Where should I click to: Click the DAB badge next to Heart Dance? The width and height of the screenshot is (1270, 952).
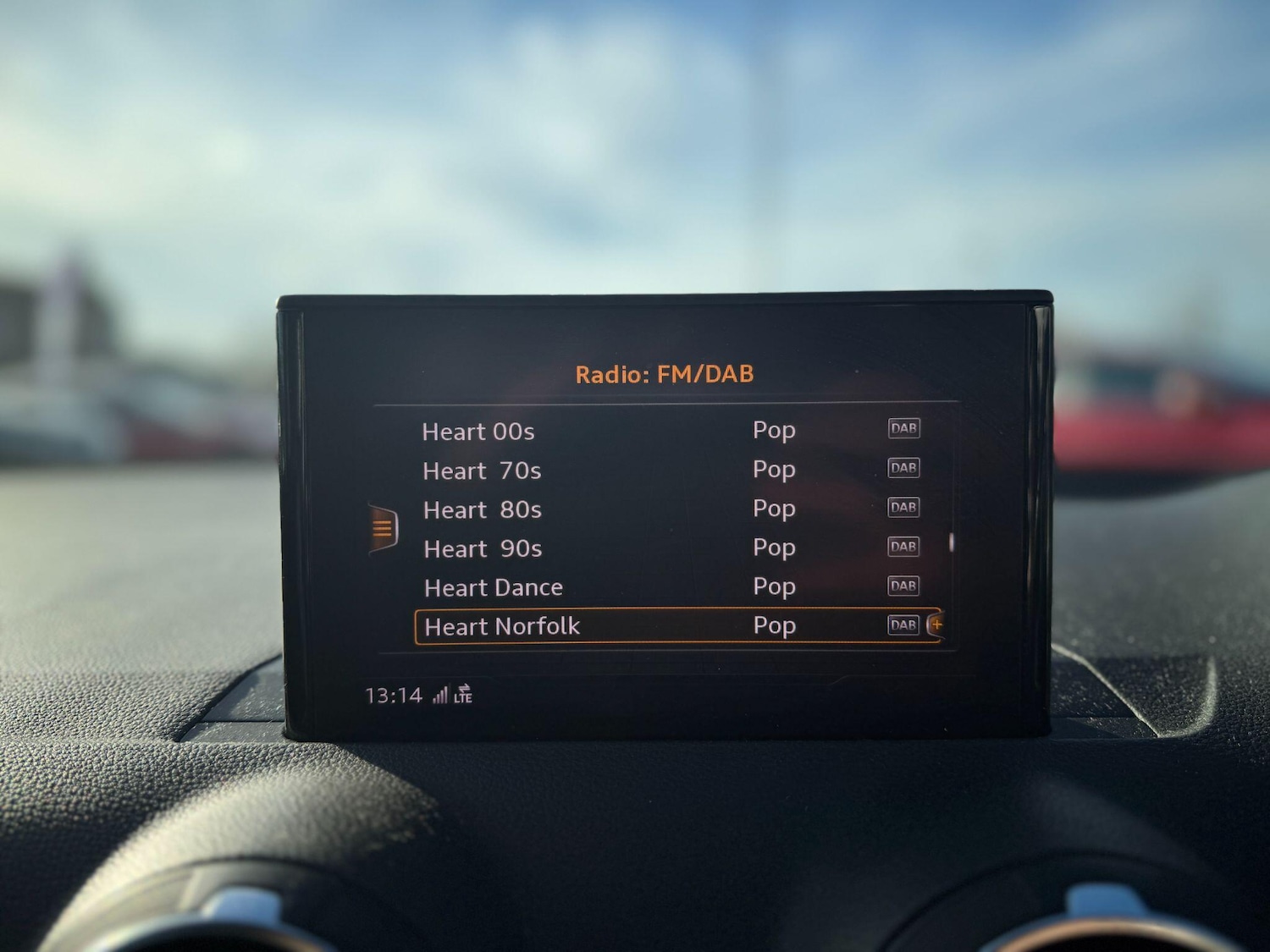click(903, 585)
